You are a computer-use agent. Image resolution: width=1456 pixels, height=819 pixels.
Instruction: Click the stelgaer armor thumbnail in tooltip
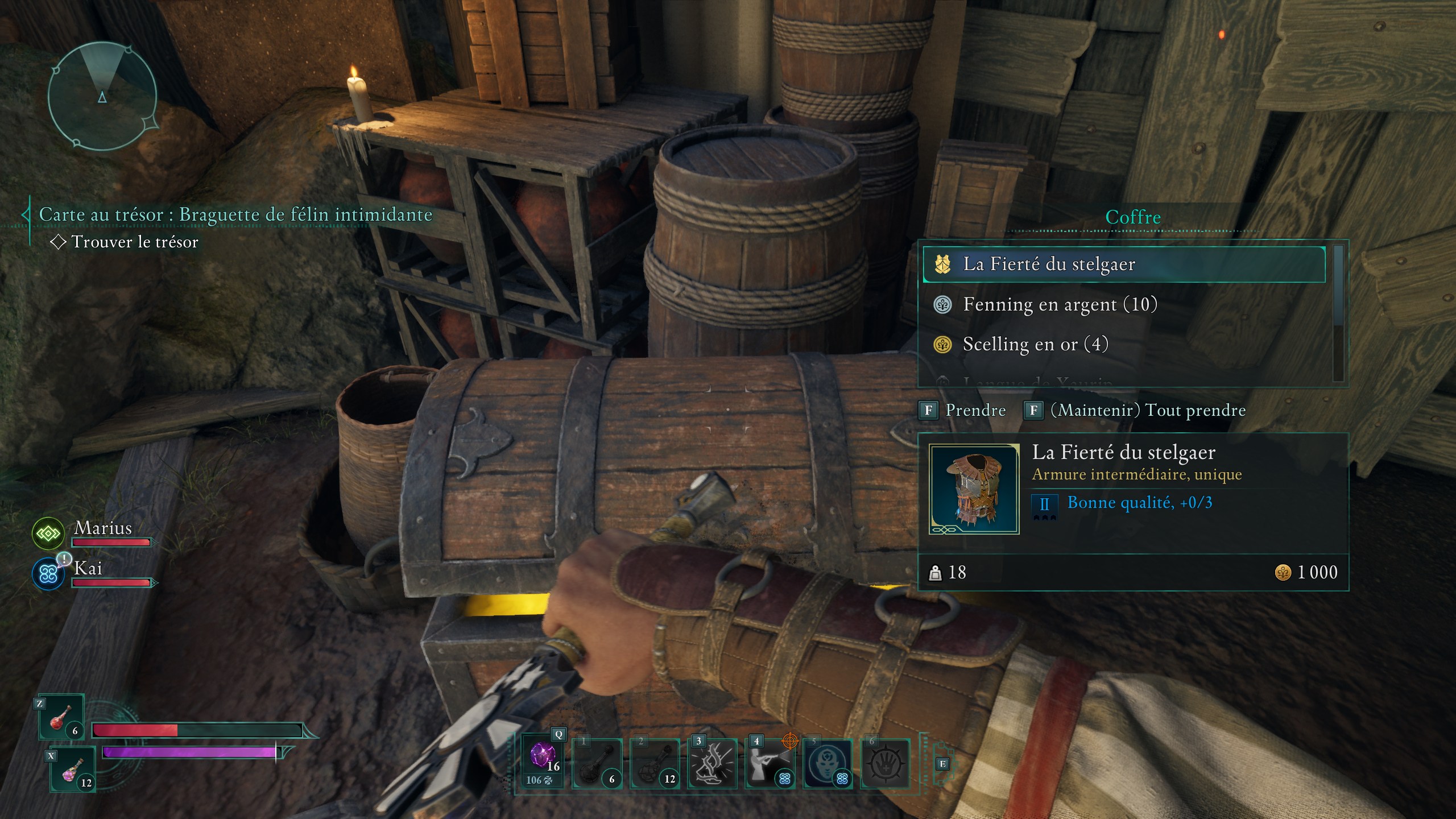[x=974, y=490]
